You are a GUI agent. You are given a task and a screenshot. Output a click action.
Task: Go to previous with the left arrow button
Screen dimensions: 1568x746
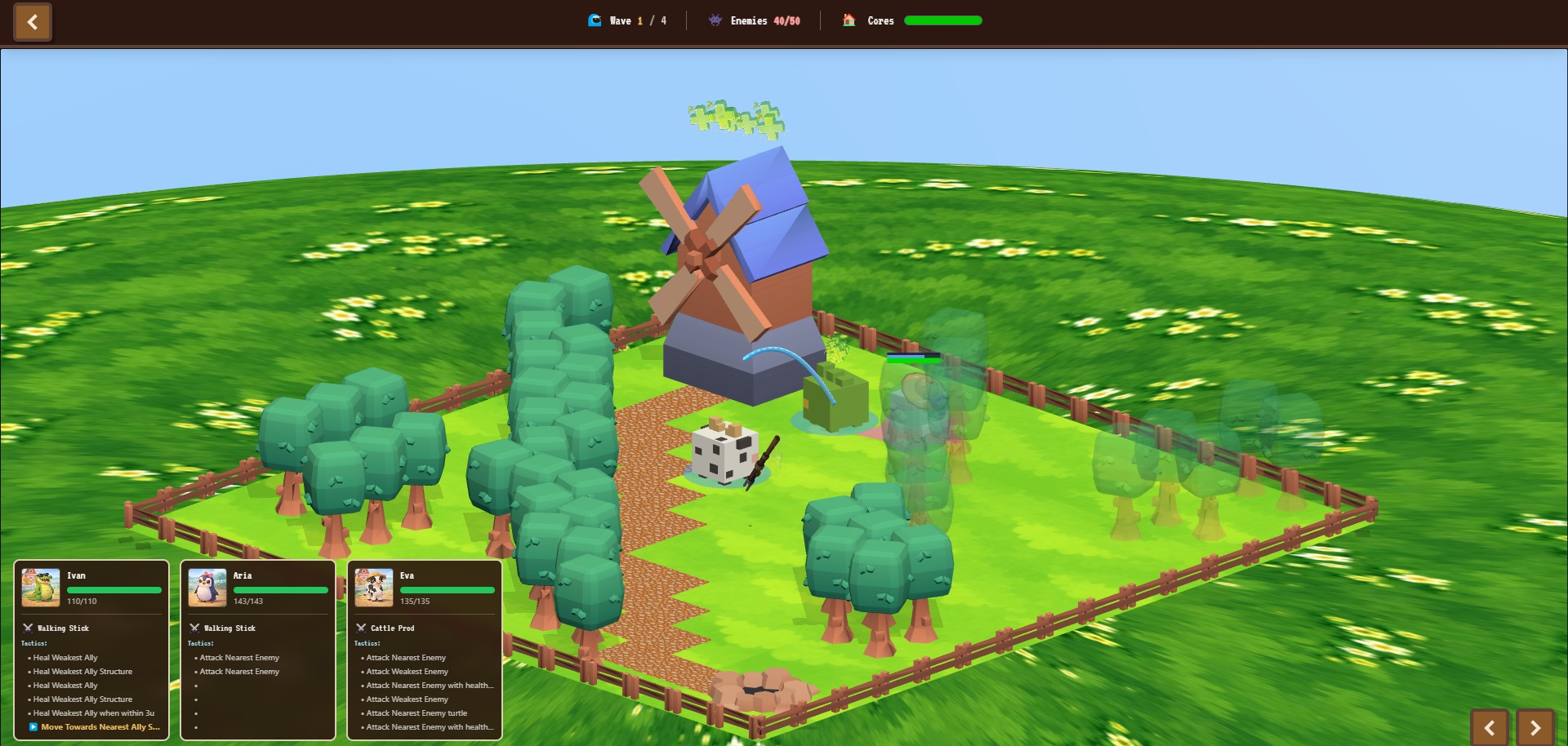tap(1490, 728)
